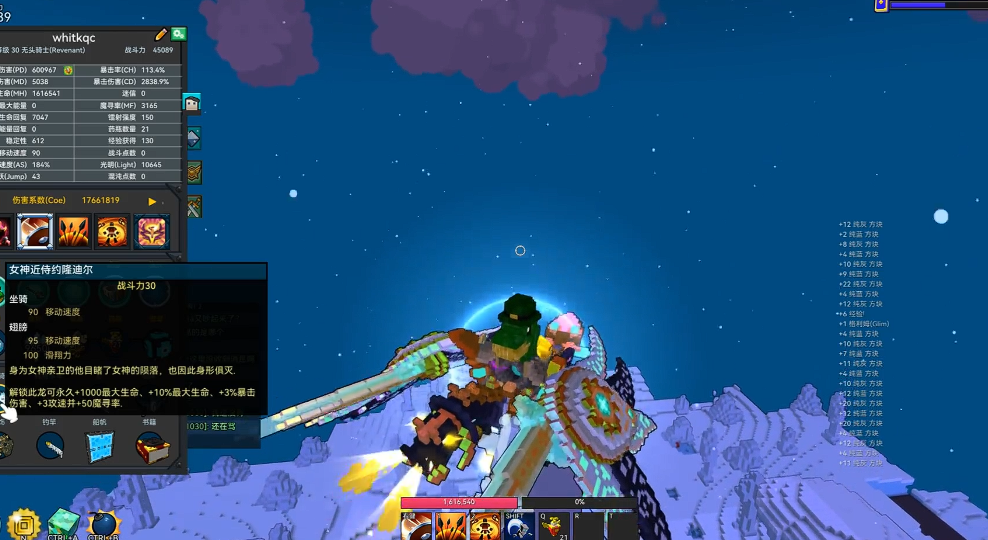The image size is (988, 540).
Task: Select the shield bash ability in character sheet
Action: [35, 232]
